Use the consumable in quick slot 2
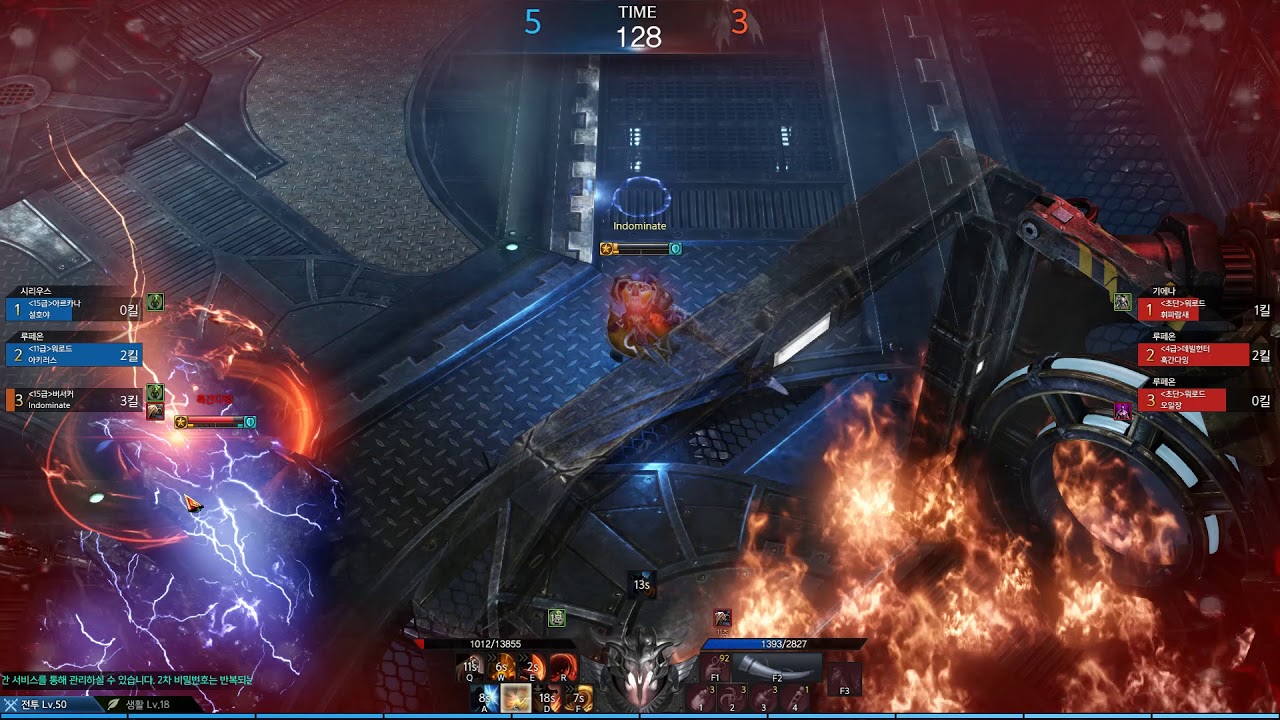The width and height of the screenshot is (1280, 720). tap(734, 697)
